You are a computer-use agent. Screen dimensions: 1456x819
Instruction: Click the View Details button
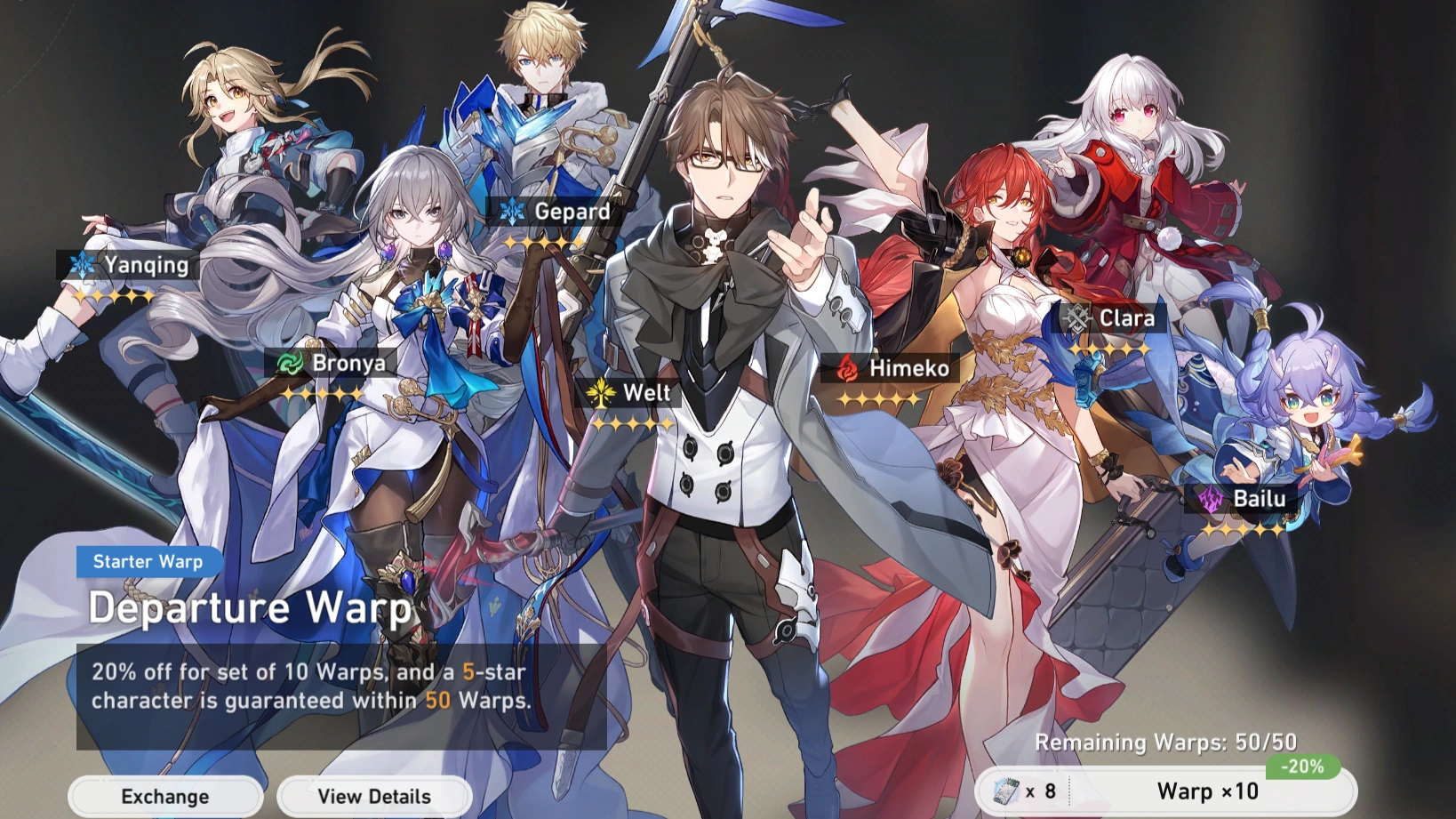pos(374,796)
